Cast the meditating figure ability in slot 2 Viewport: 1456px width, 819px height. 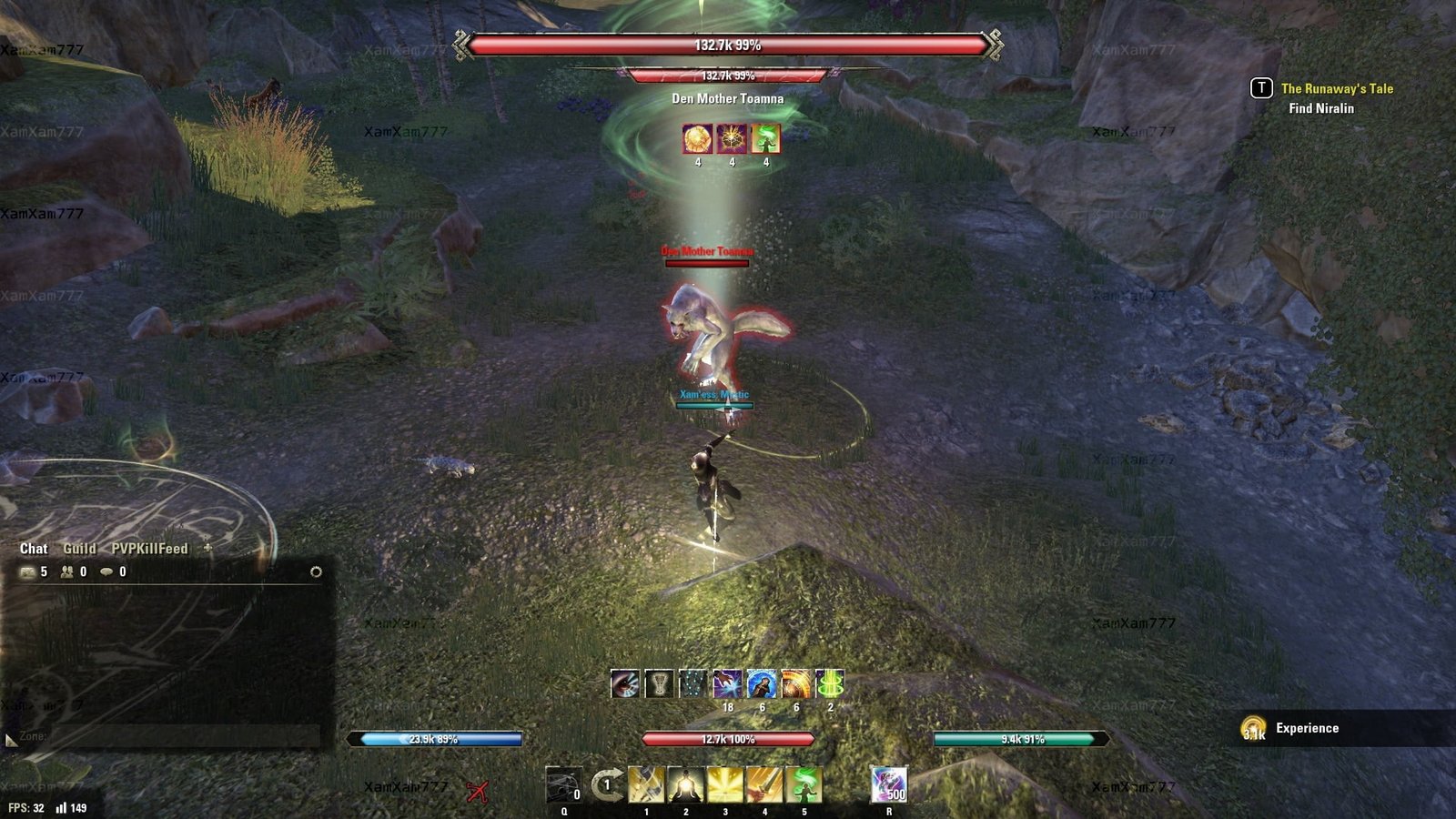click(x=685, y=784)
